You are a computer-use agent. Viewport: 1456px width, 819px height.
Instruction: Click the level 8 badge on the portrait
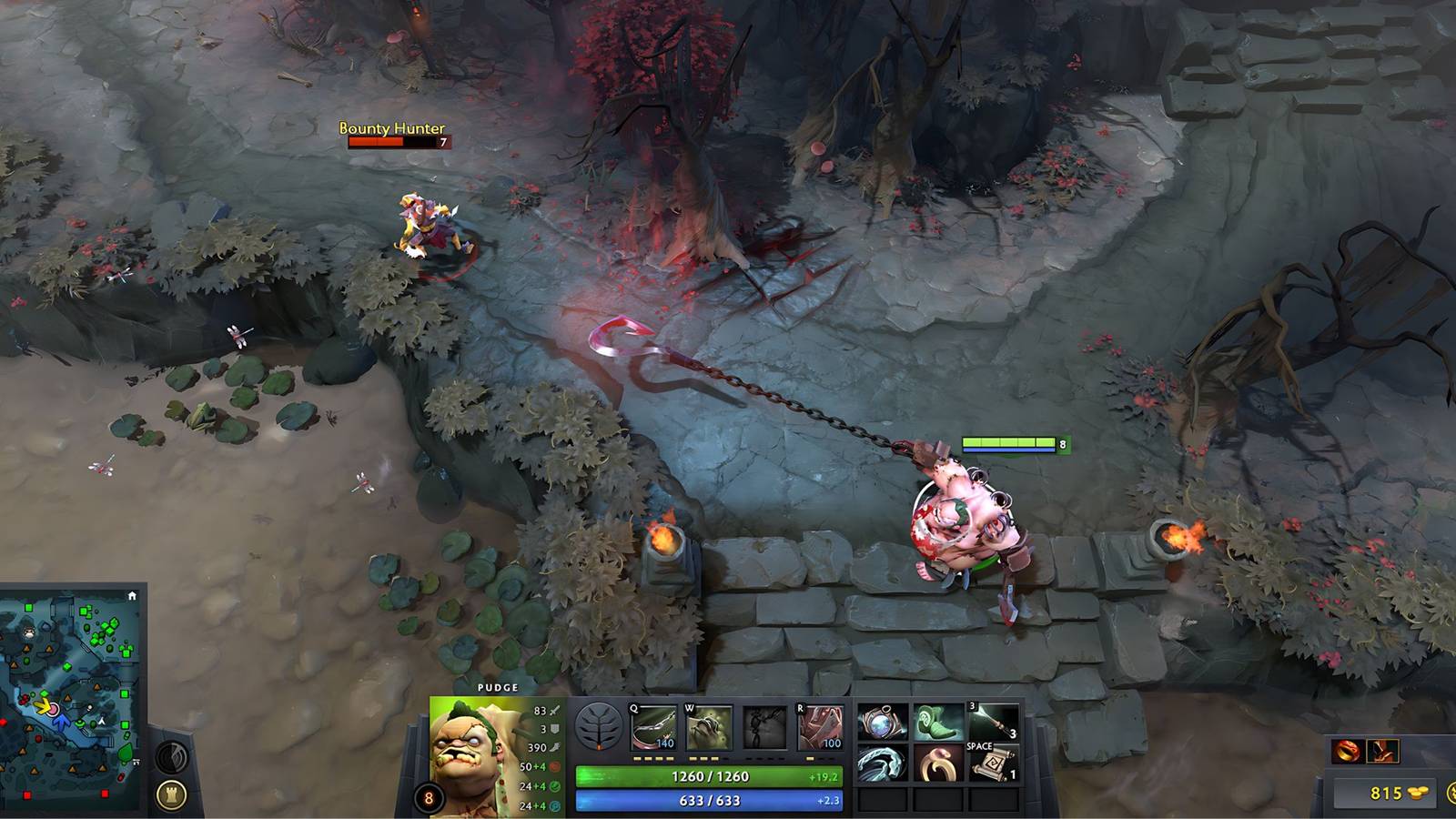pos(428,798)
